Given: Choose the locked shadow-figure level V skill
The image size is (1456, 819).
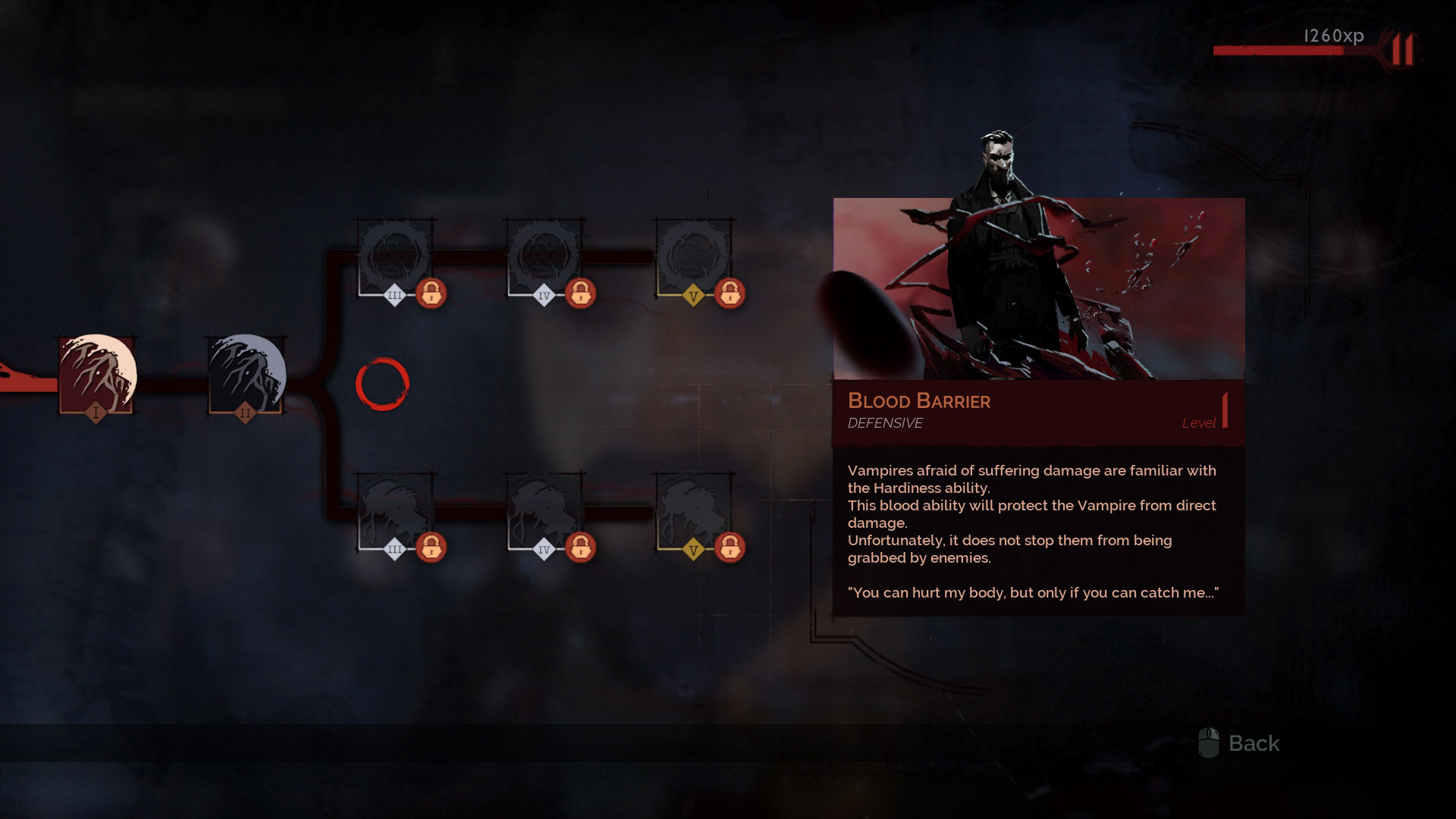Looking at the screenshot, I should (693, 512).
